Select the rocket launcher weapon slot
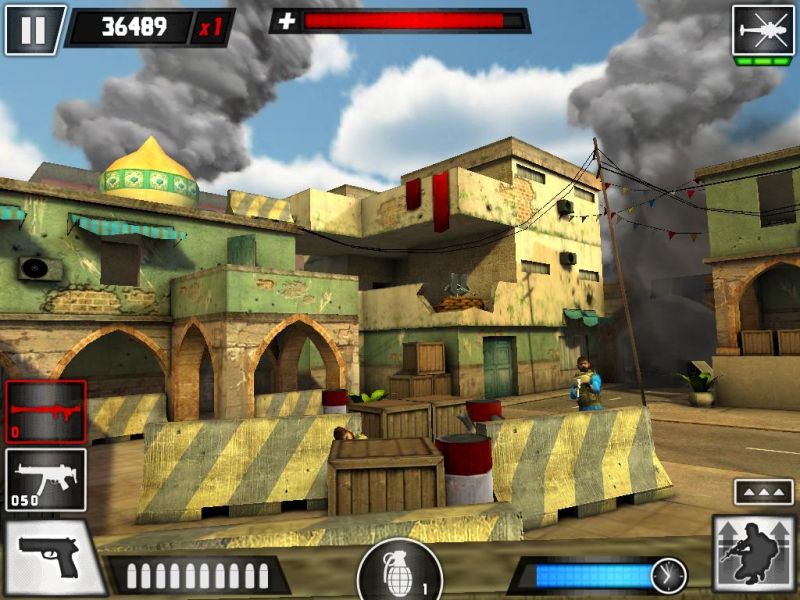The height and width of the screenshot is (600, 800). point(46,411)
